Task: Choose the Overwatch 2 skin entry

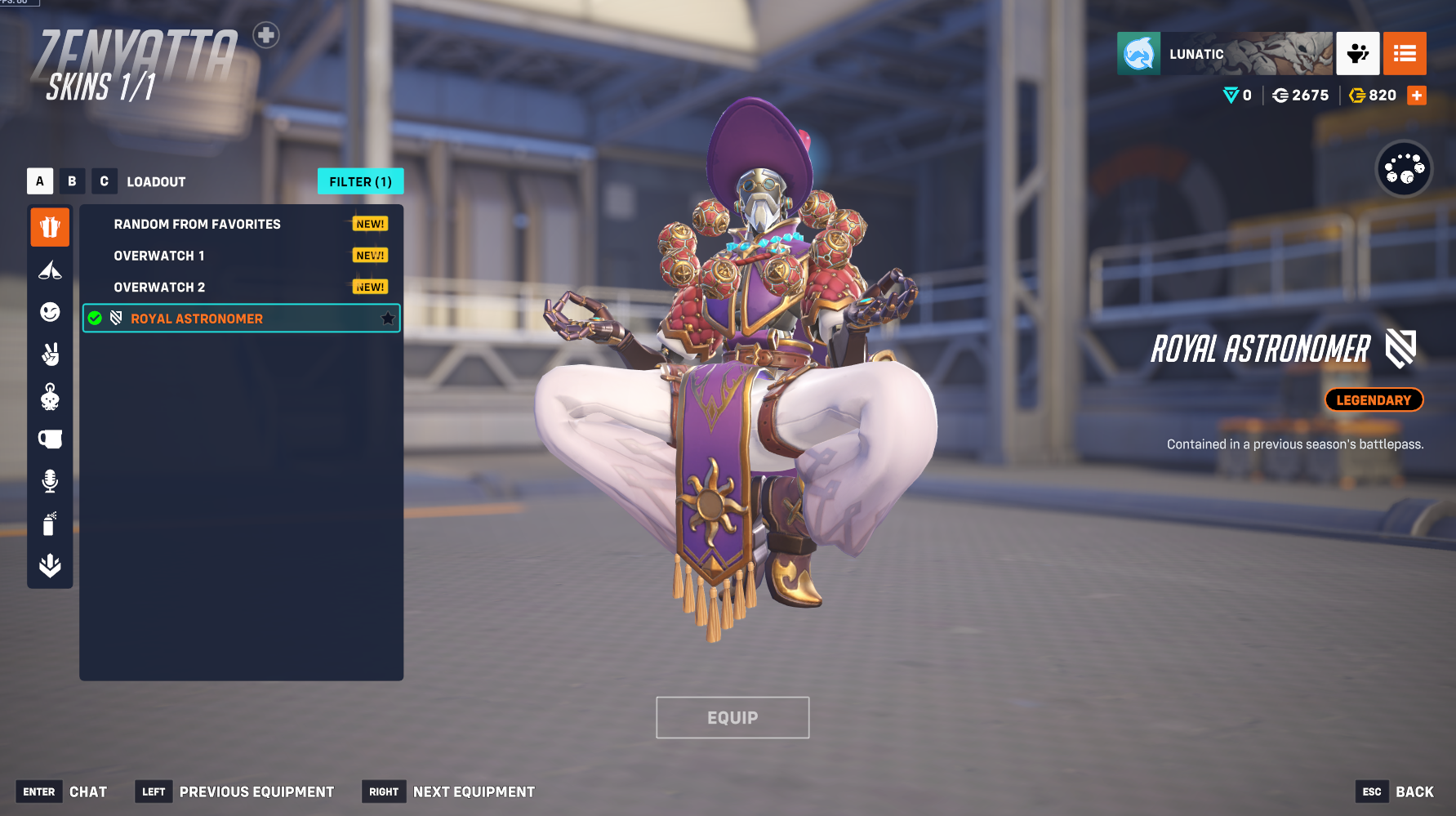Action: pyautogui.click(x=159, y=288)
